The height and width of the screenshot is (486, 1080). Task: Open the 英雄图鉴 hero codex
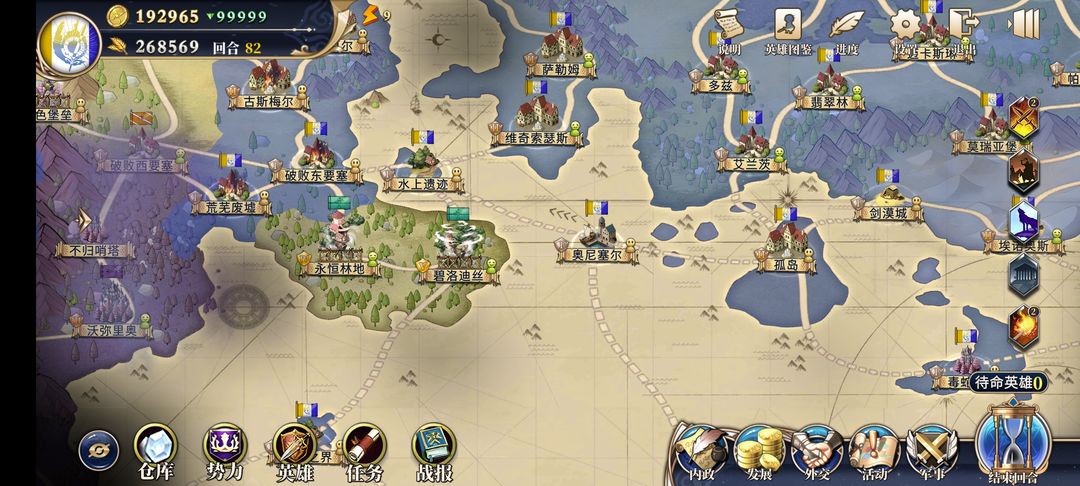tap(788, 26)
